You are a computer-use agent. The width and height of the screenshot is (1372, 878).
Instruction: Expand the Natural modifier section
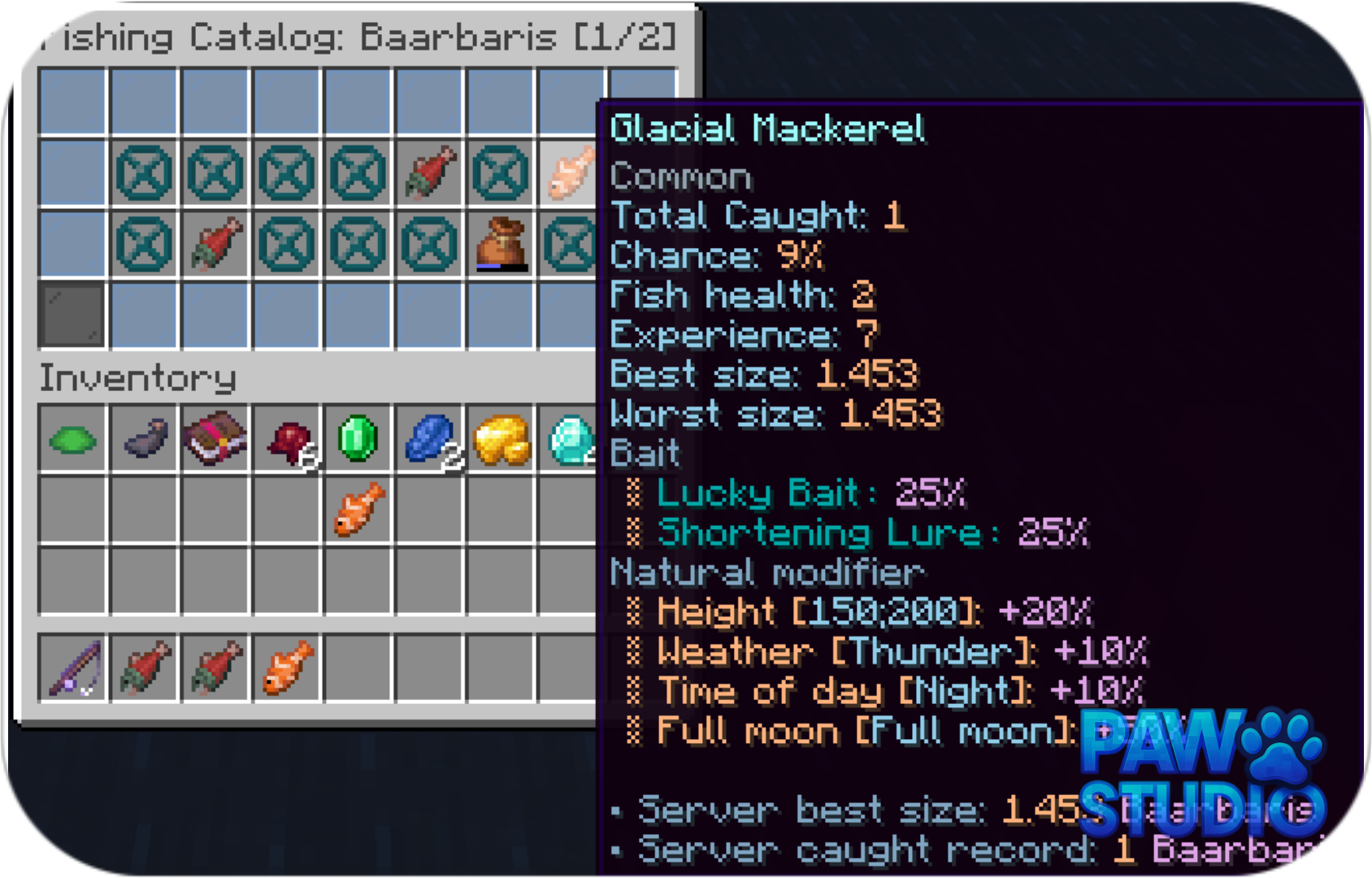pyautogui.click(x=765, y=572)
